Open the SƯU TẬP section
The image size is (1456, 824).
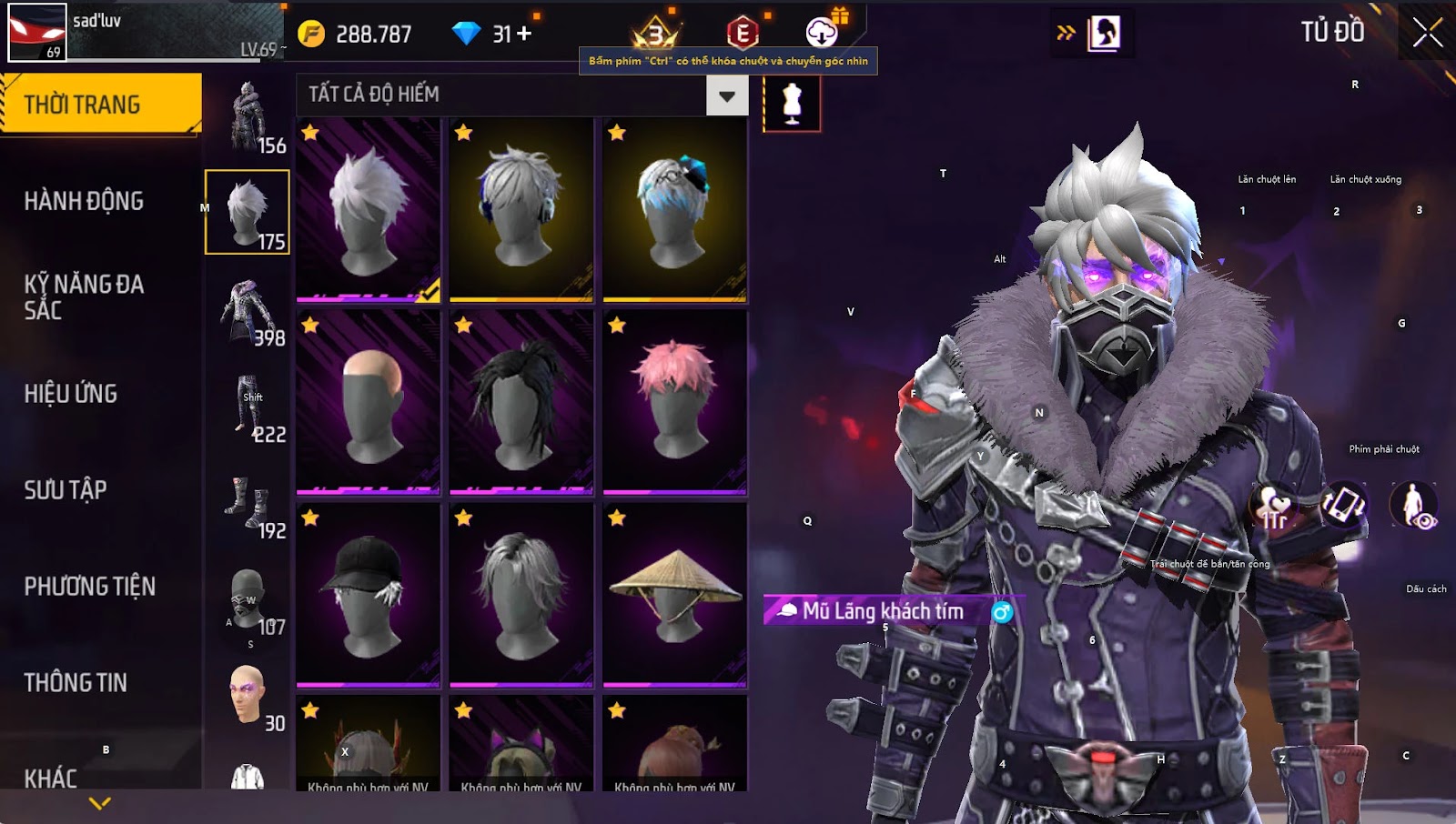pos(66,490)
